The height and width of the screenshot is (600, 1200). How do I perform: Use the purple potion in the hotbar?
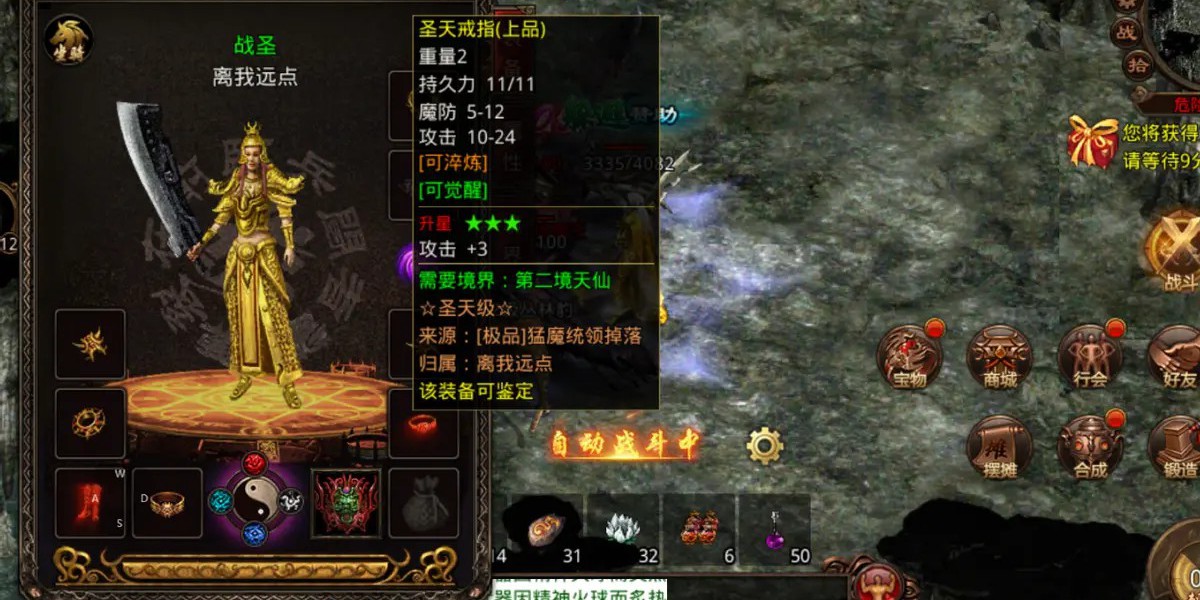click(x=774, y=527)
